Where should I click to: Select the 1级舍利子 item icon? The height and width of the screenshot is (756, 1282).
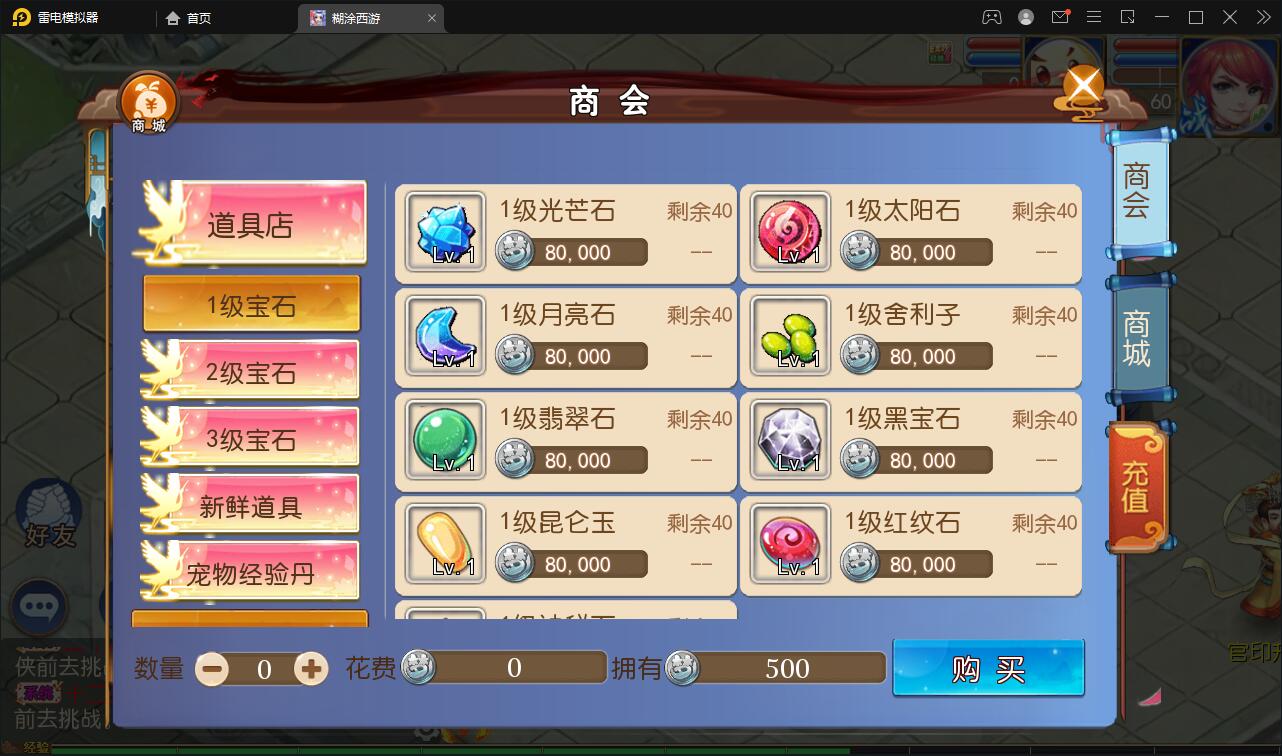coord(789,337)
